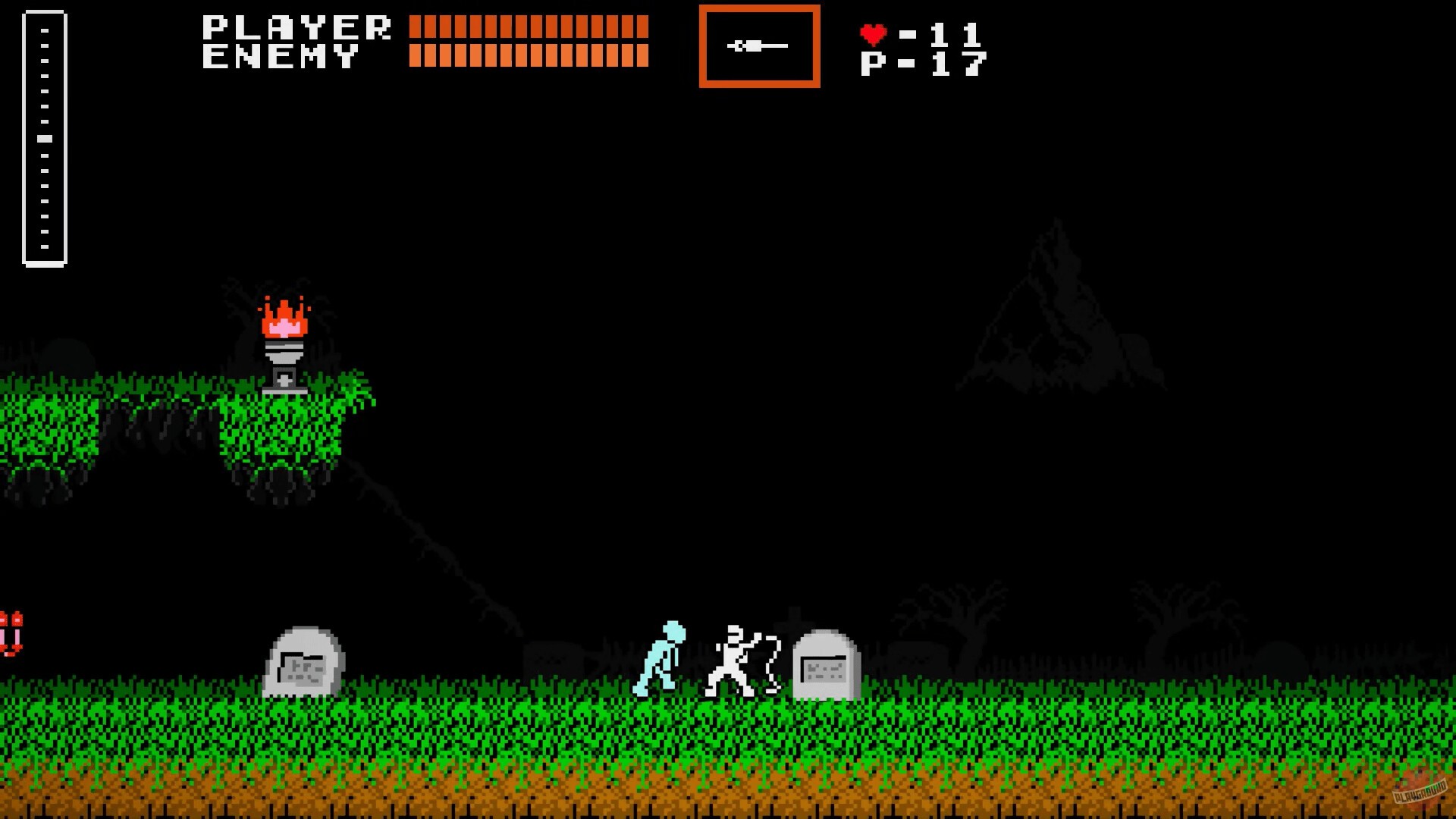Click the vertical stage gauge thumb marker
The height and width of the screenshot is (819, 1456).
pos(43,137)
